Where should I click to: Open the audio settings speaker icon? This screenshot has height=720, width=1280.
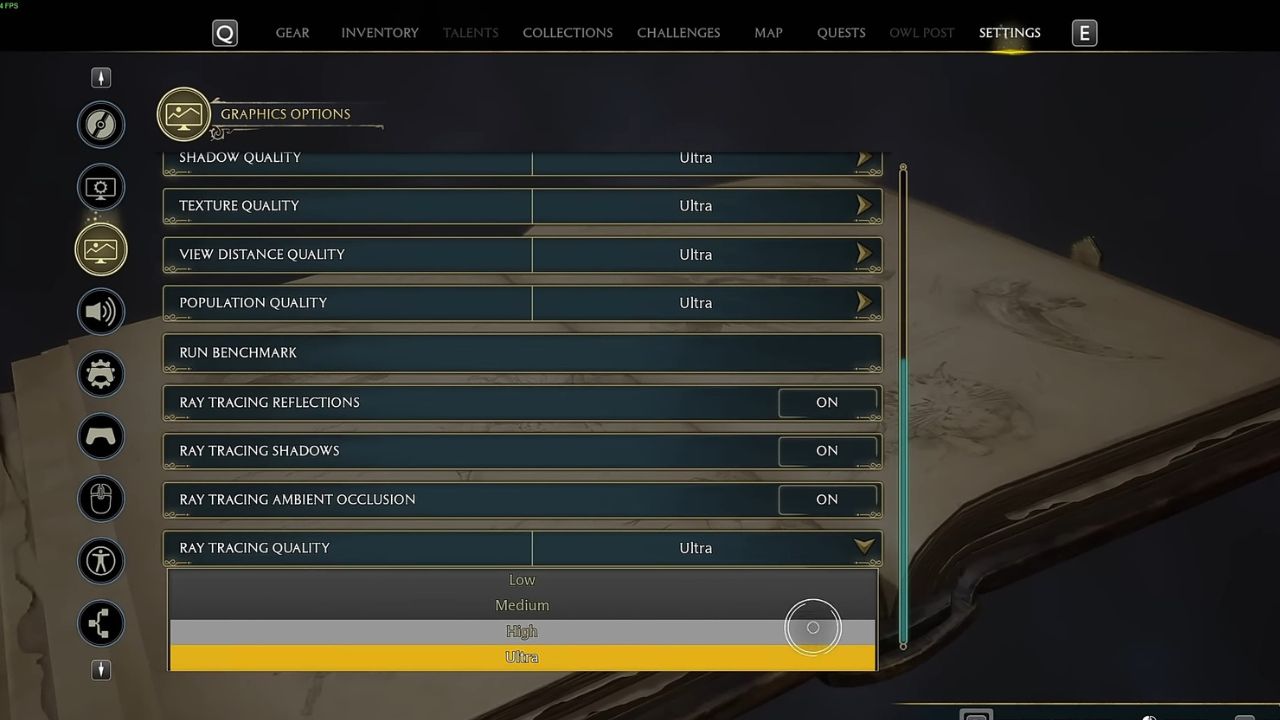coord(100,311)
